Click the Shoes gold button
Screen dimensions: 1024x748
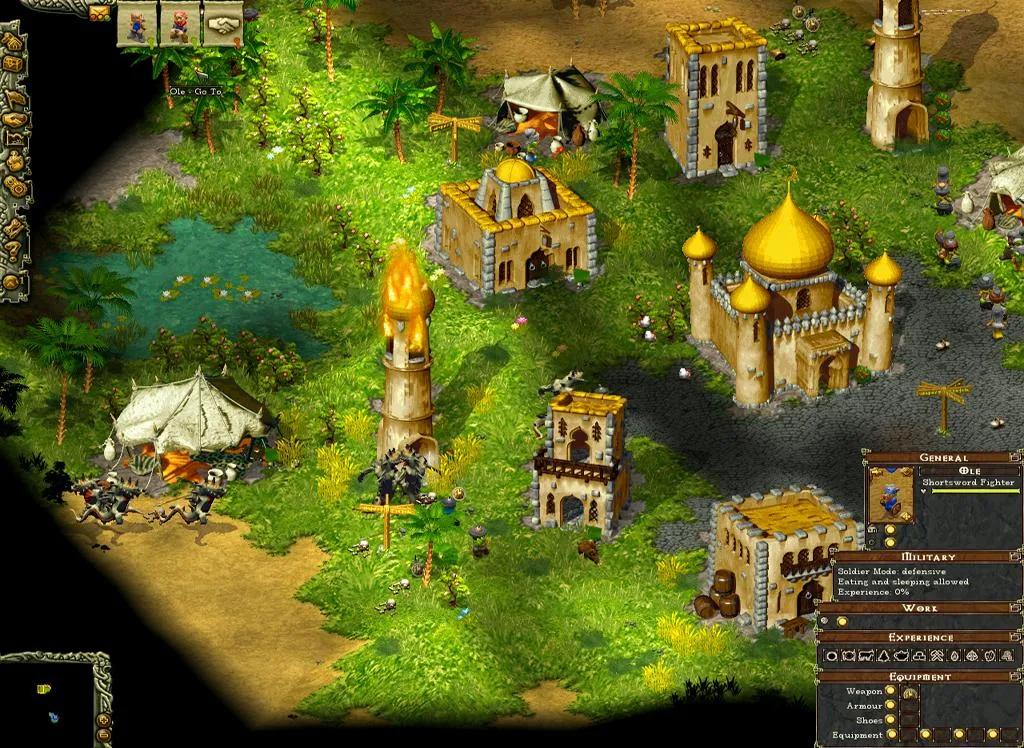pos(890,720)
